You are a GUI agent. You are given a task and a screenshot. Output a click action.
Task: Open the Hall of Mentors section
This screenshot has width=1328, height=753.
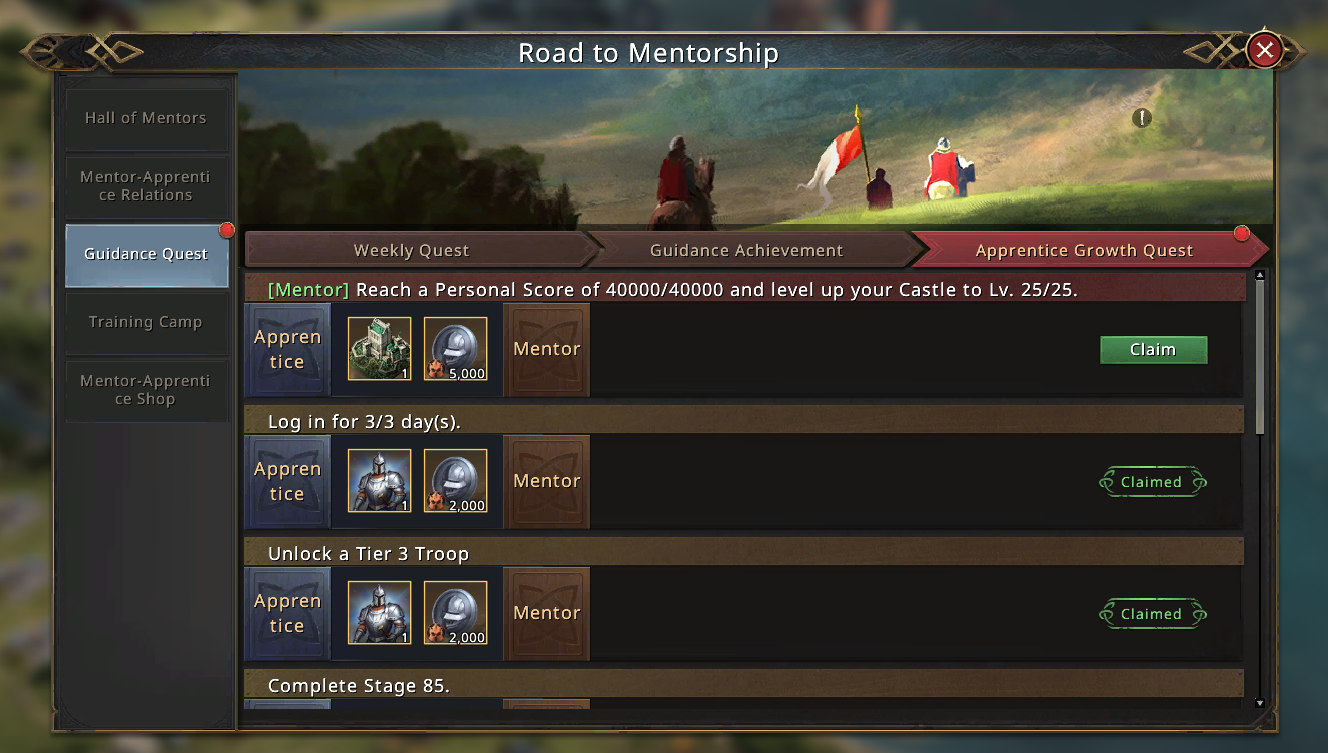146,118
